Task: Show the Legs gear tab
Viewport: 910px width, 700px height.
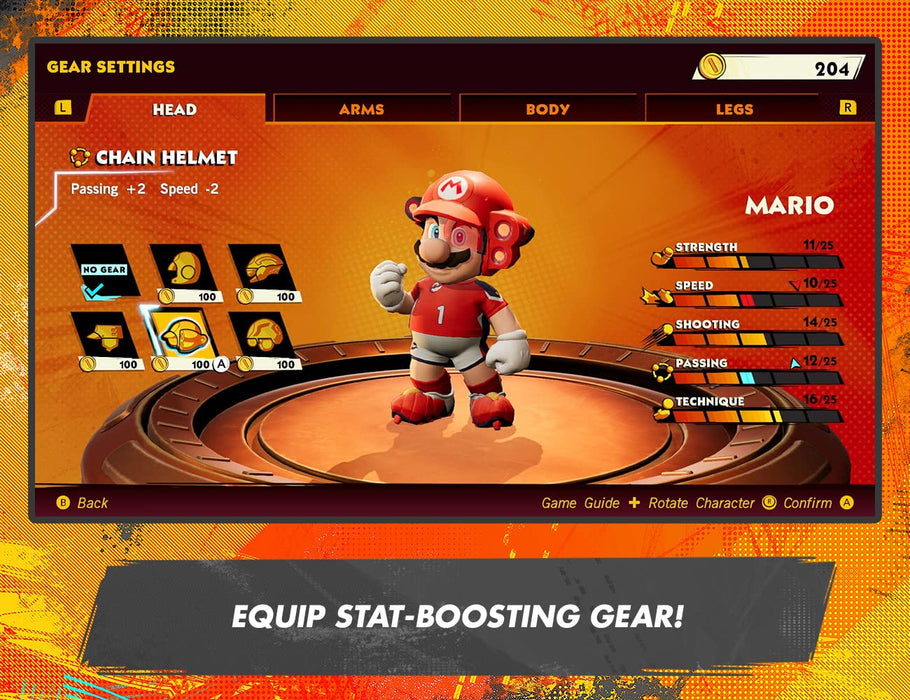Action: 734,109
